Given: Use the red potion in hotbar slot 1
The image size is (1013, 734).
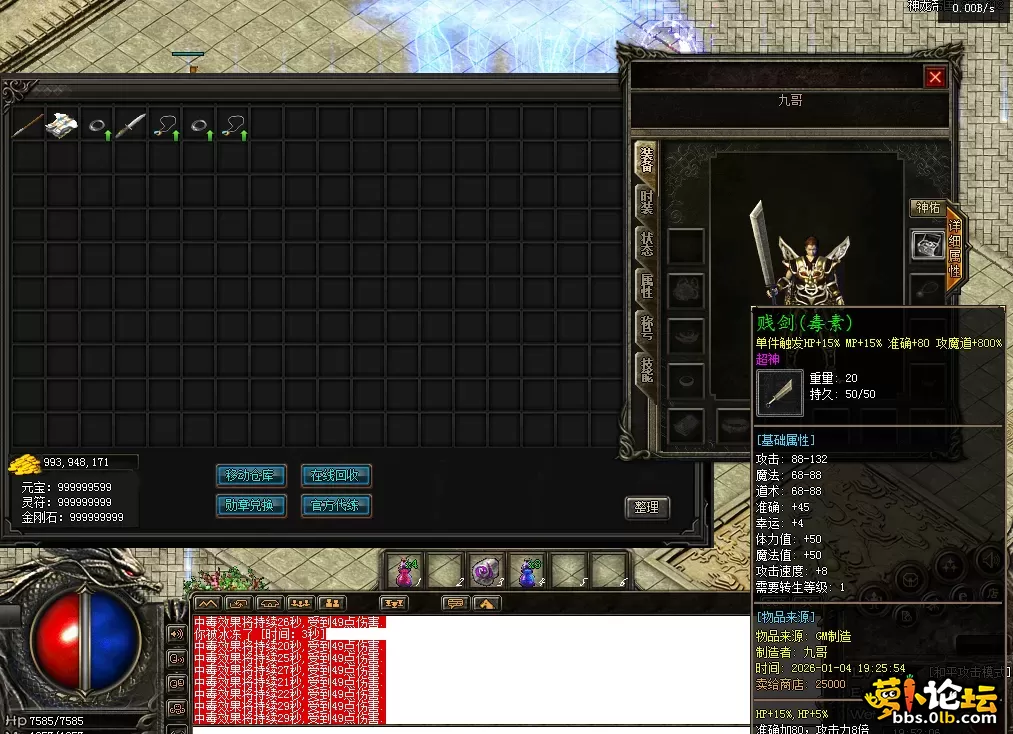Looking at the screenshot, I should point(406,571).
